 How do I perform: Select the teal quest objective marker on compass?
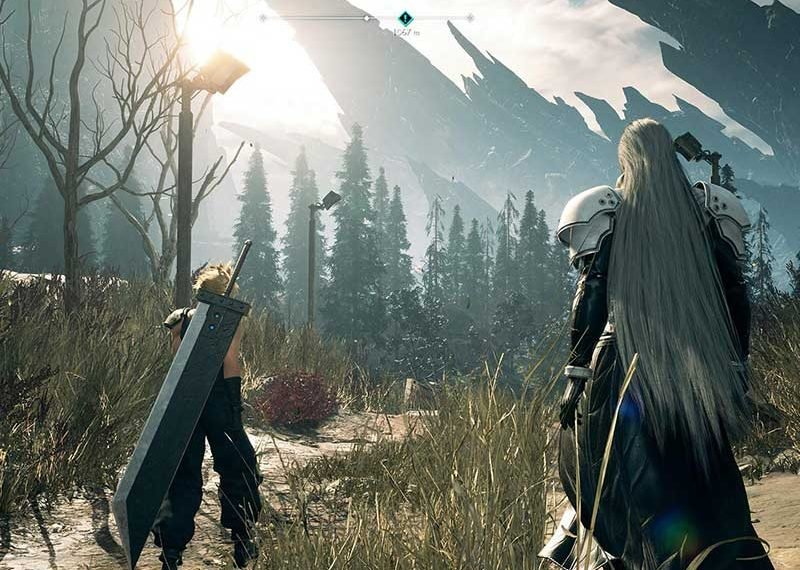pyautogui.click(x=405, y=18)
